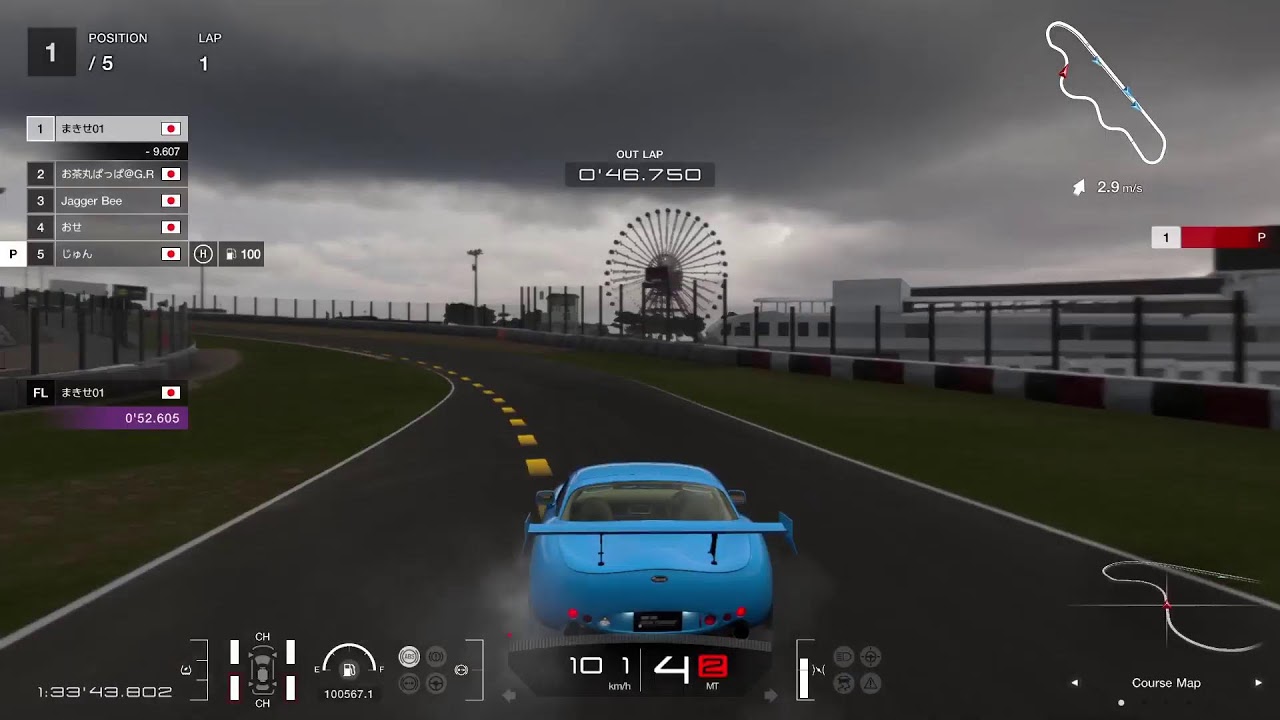The height and width of the screenshot is (720, 1280).
Task: Choose Jagger Bee in the standings list
Action: (x=107, y=201)
